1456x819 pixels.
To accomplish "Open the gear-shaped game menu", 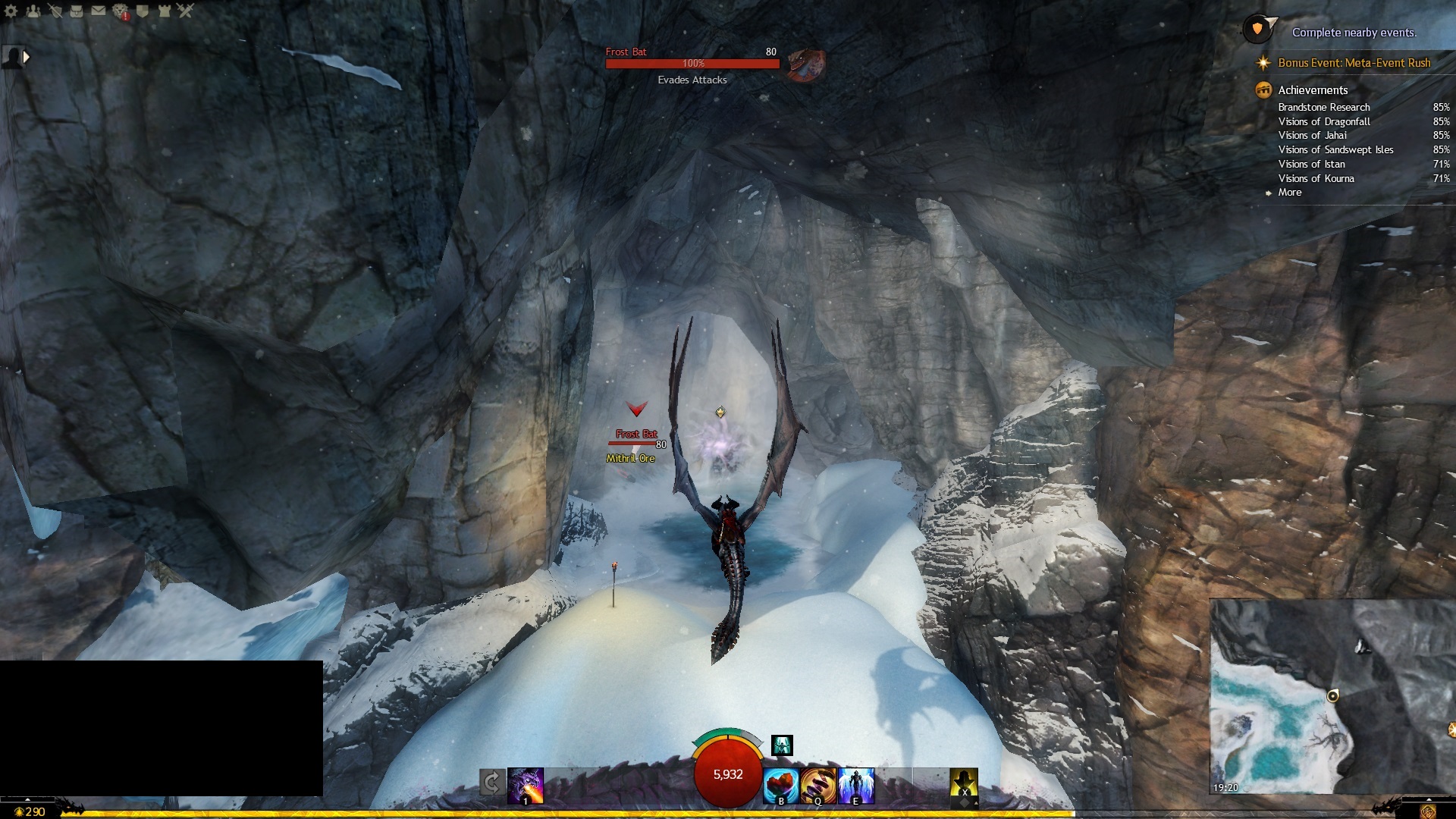I will (x=11, y=11).
